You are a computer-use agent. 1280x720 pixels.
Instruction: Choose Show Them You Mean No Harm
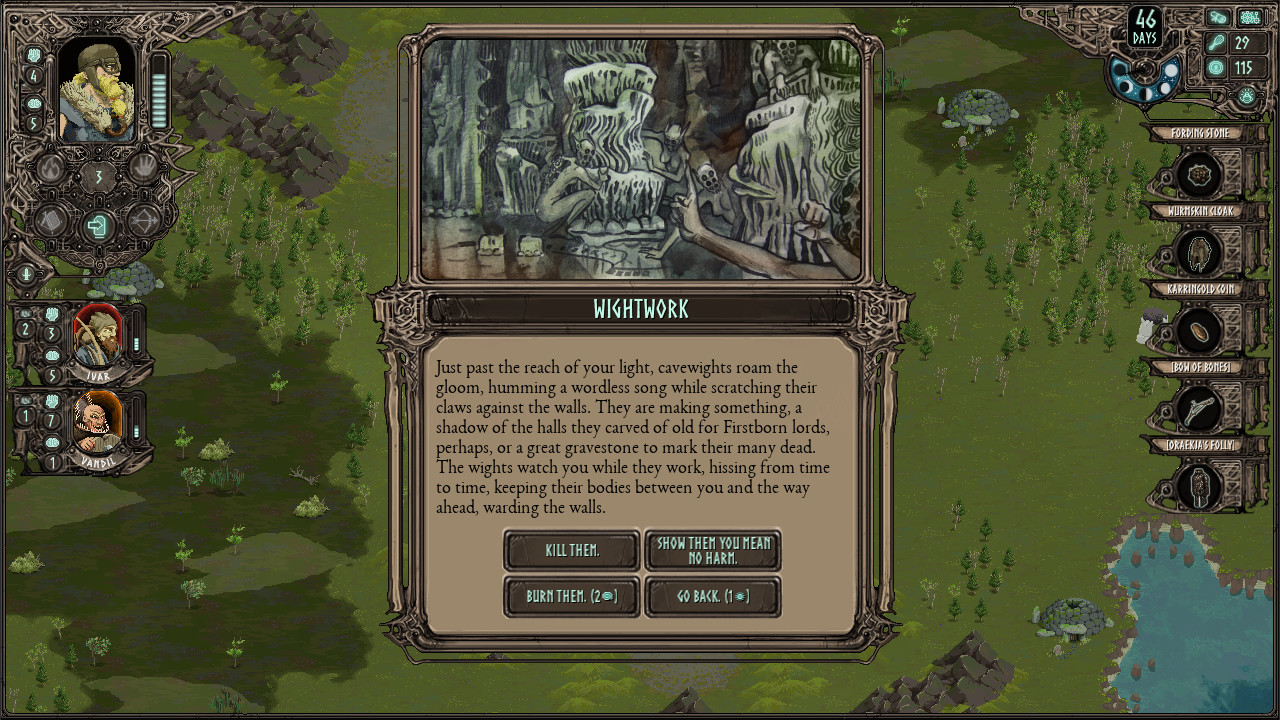[x=713, y=550]
